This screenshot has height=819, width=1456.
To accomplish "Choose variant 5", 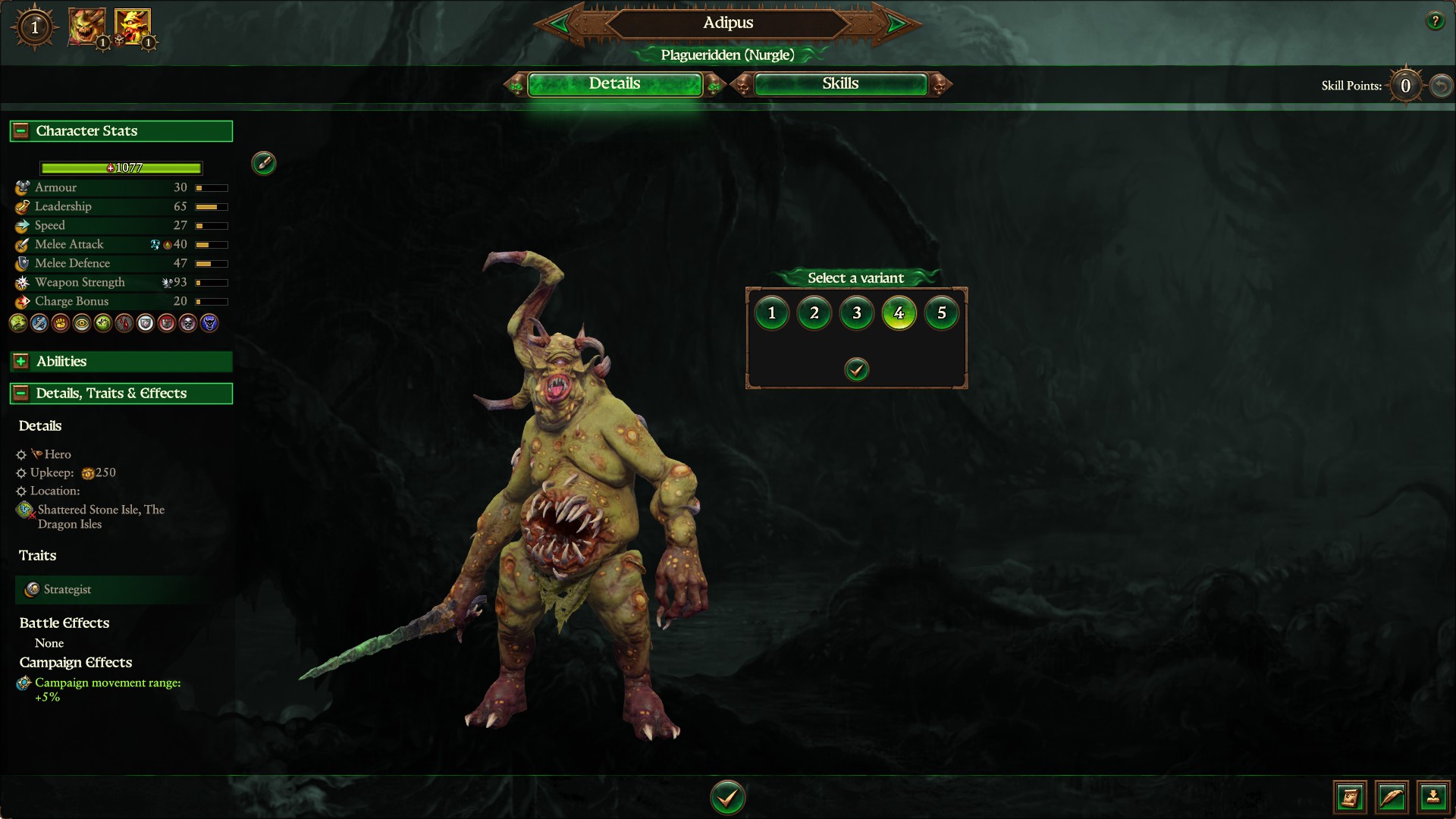I will 942,313.
